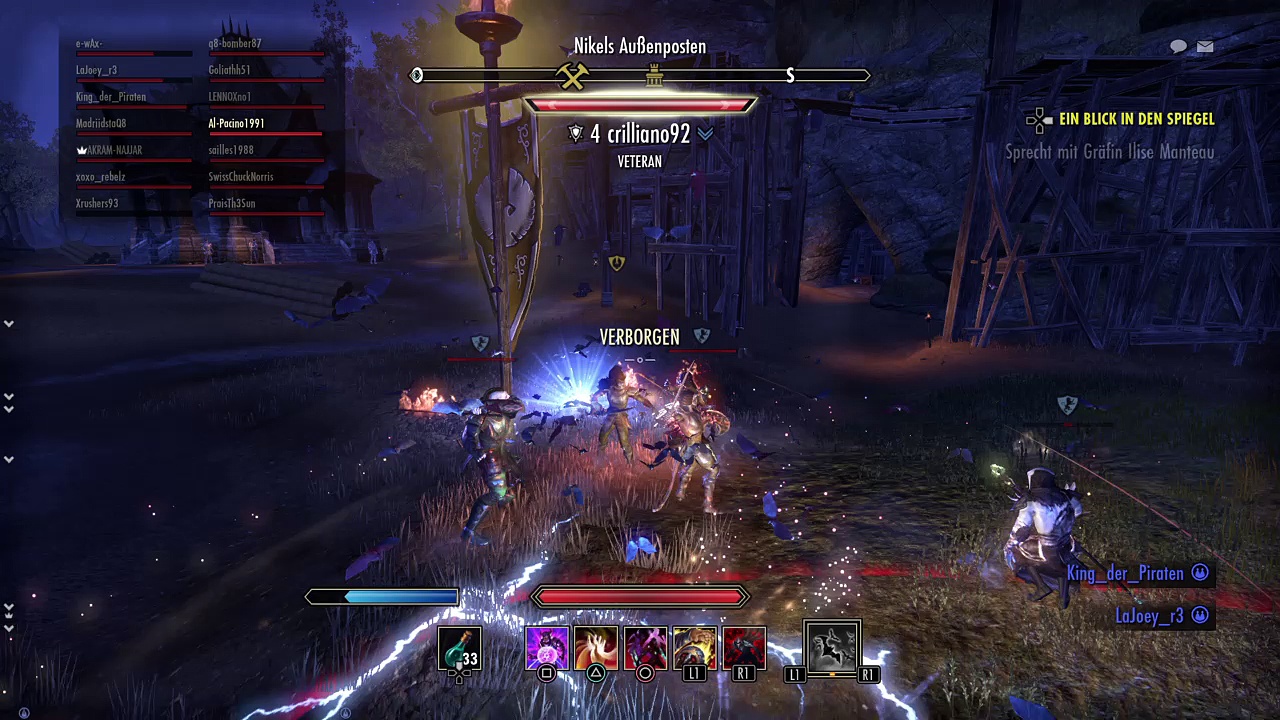1280x720 pixels.
Task: Cast the orange hand swipe ability
Action: point(596,648)
